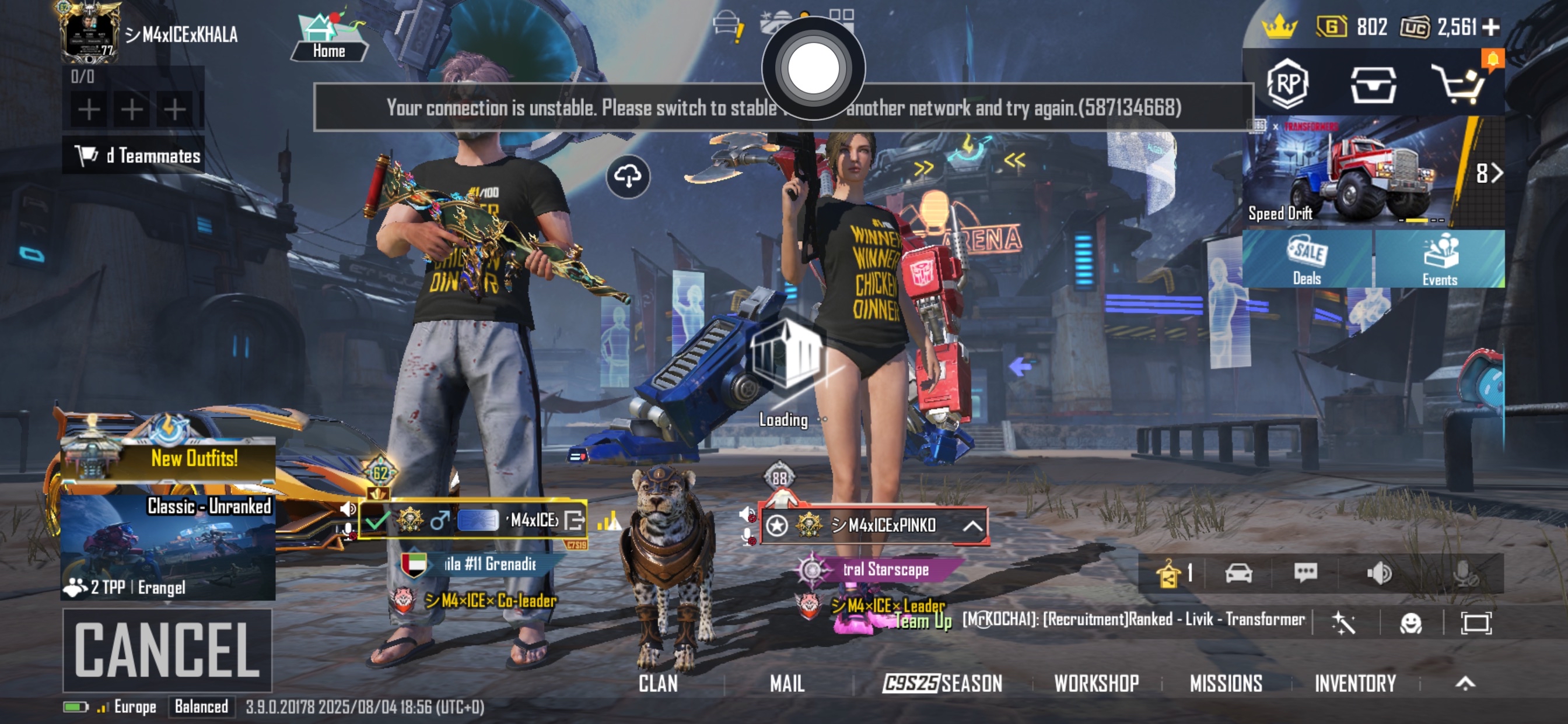This screenshot has height=724, width=1568.
Task: Open the Workshop menu
Action: click(1096, 684)
